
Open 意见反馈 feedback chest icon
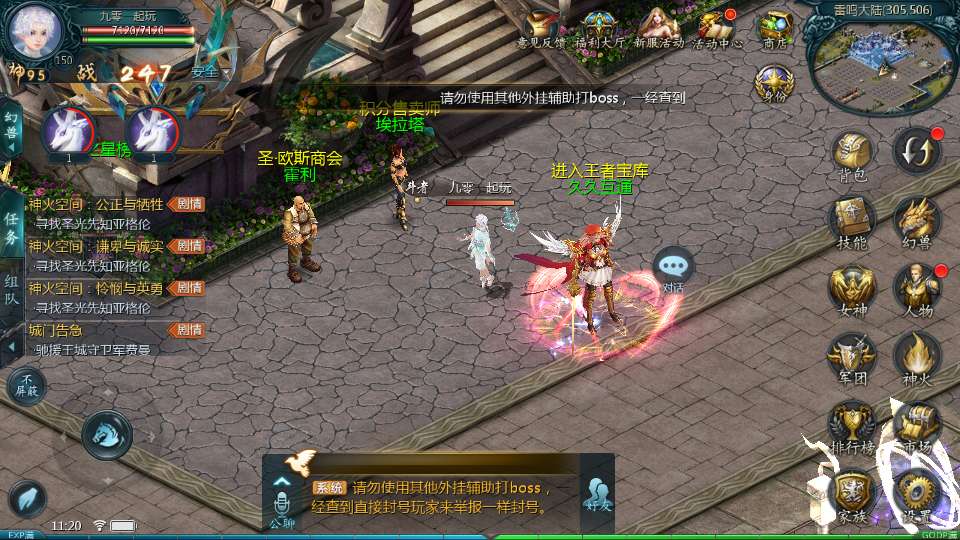[541, 28]
